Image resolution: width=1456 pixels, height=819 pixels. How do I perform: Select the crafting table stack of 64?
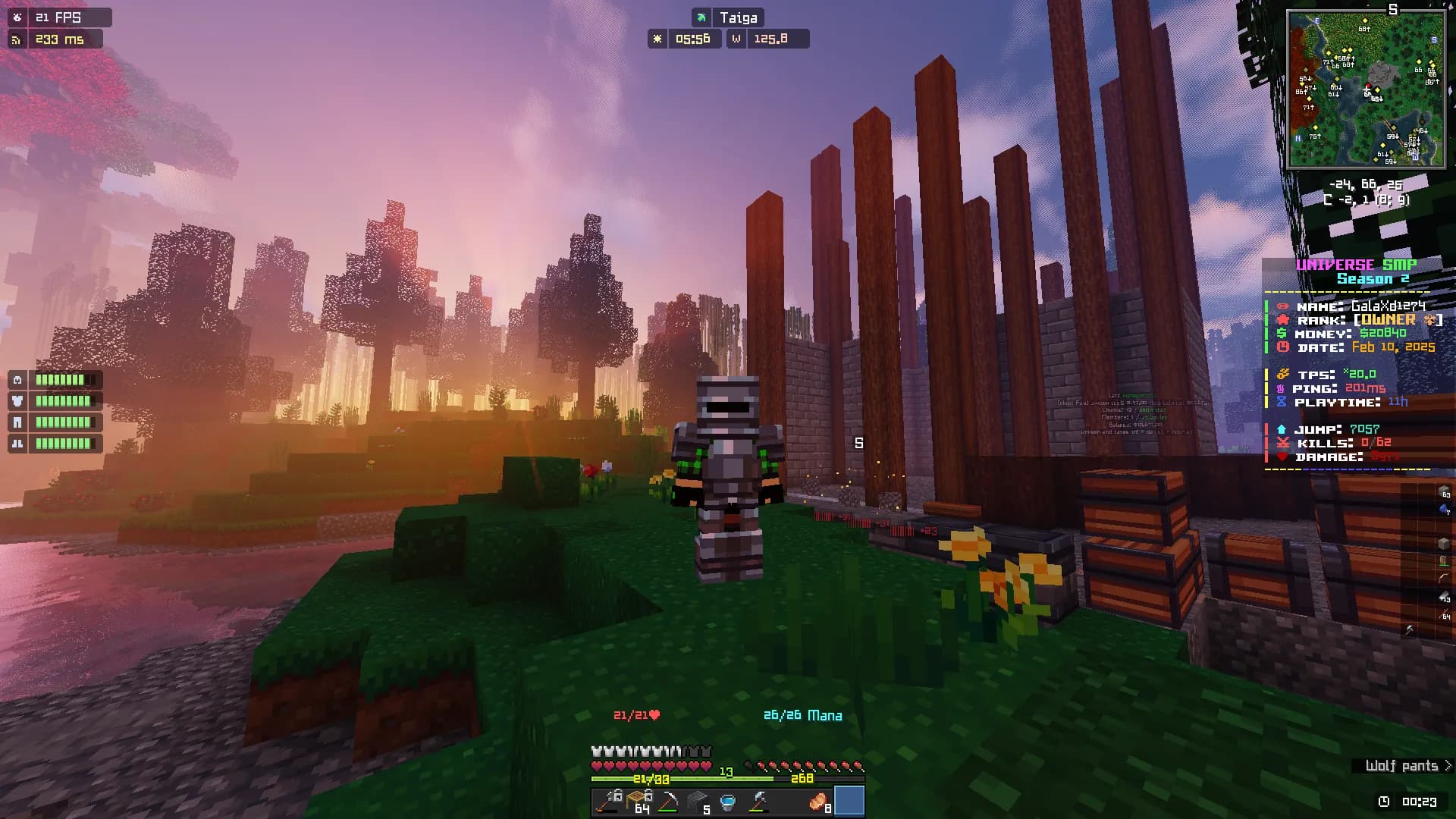[x=639, y=801]
